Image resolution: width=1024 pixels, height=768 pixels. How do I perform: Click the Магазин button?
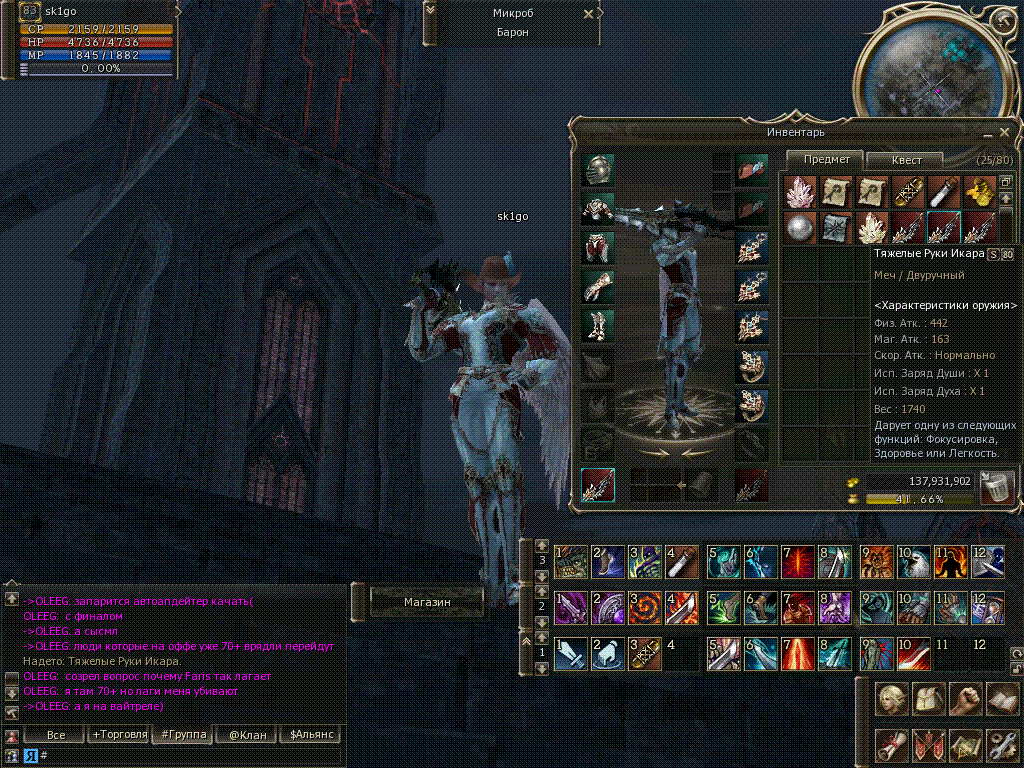click(427, 602)
